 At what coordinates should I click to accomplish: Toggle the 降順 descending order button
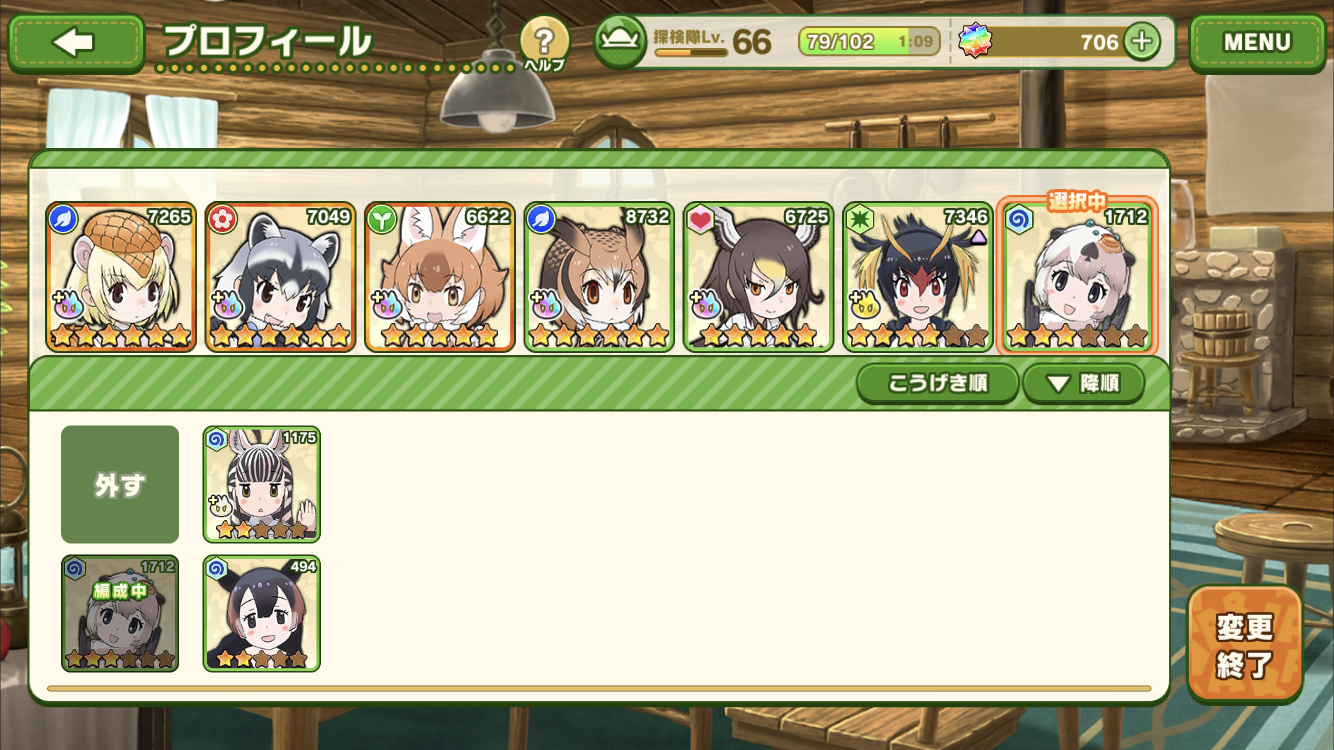coord(1083,383)
